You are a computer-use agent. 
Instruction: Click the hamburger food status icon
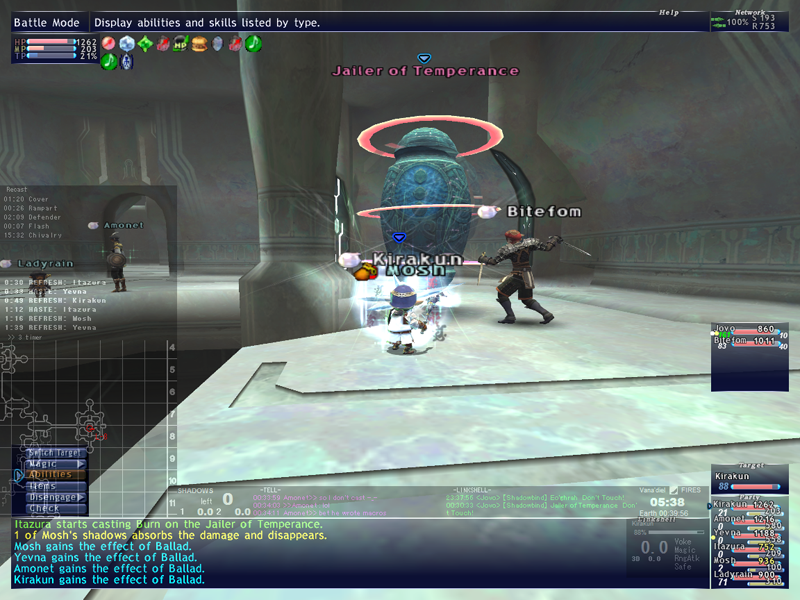[199, 44]
